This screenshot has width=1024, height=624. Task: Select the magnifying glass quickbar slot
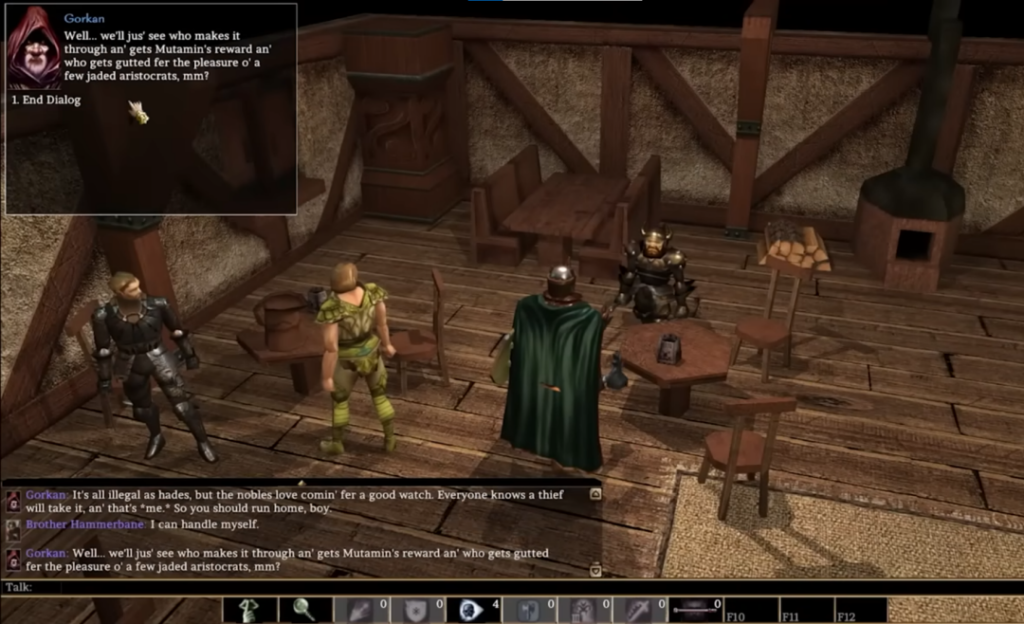click(304, 609)
